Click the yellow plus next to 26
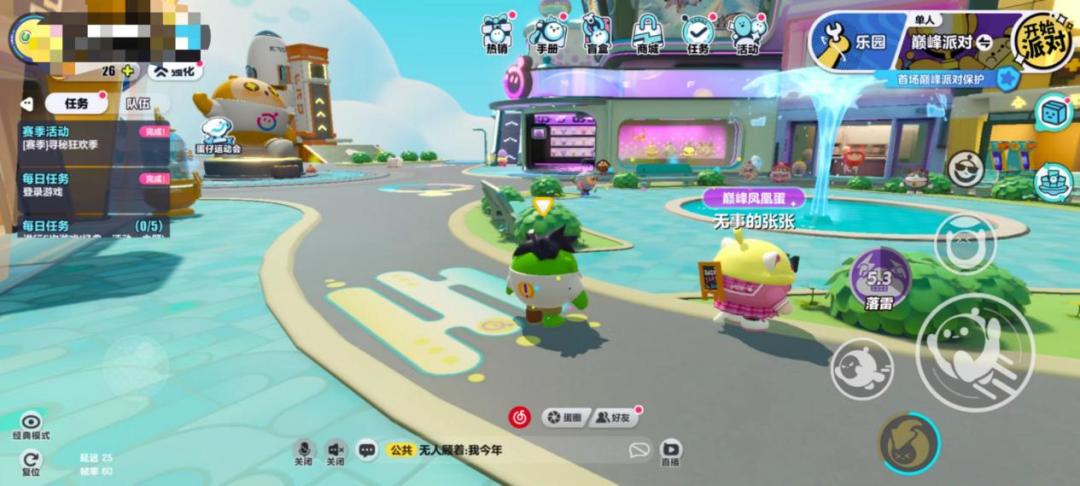This screenshot has height=486, width=1080. (x=127, y=71)
